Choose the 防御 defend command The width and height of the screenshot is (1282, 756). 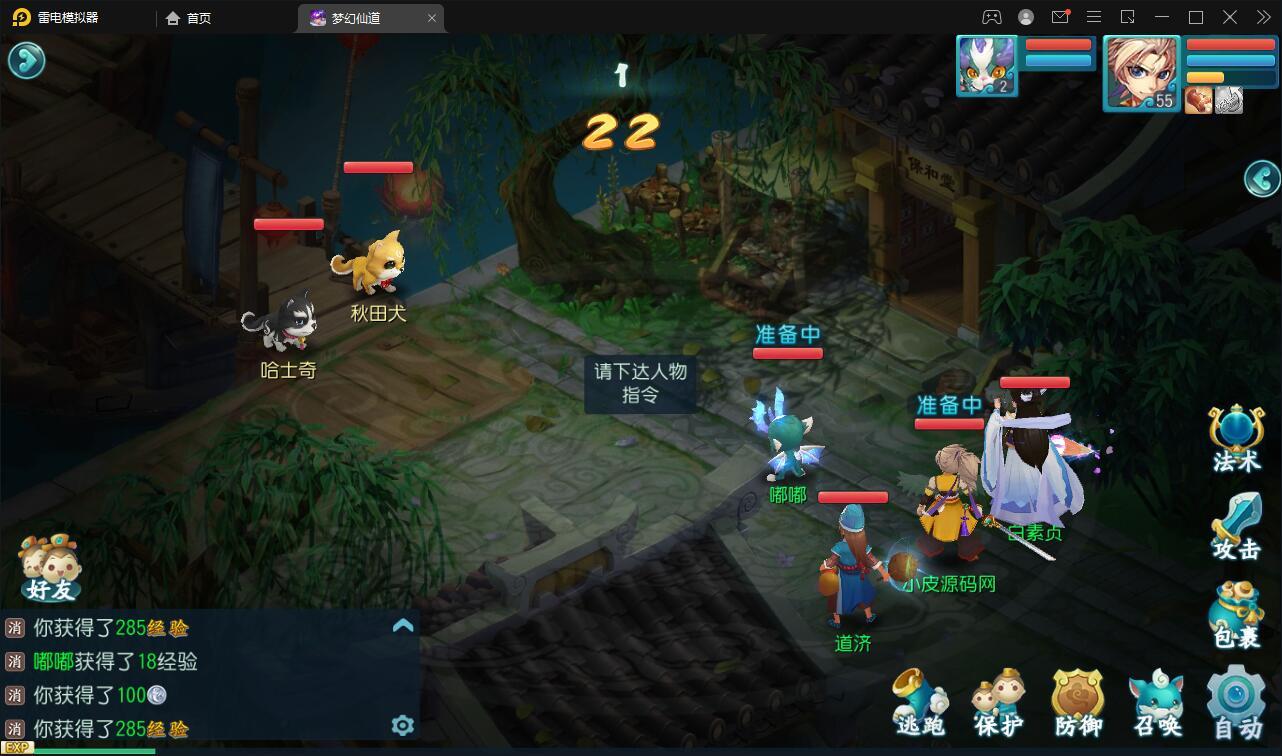(x=1078, y=703)
